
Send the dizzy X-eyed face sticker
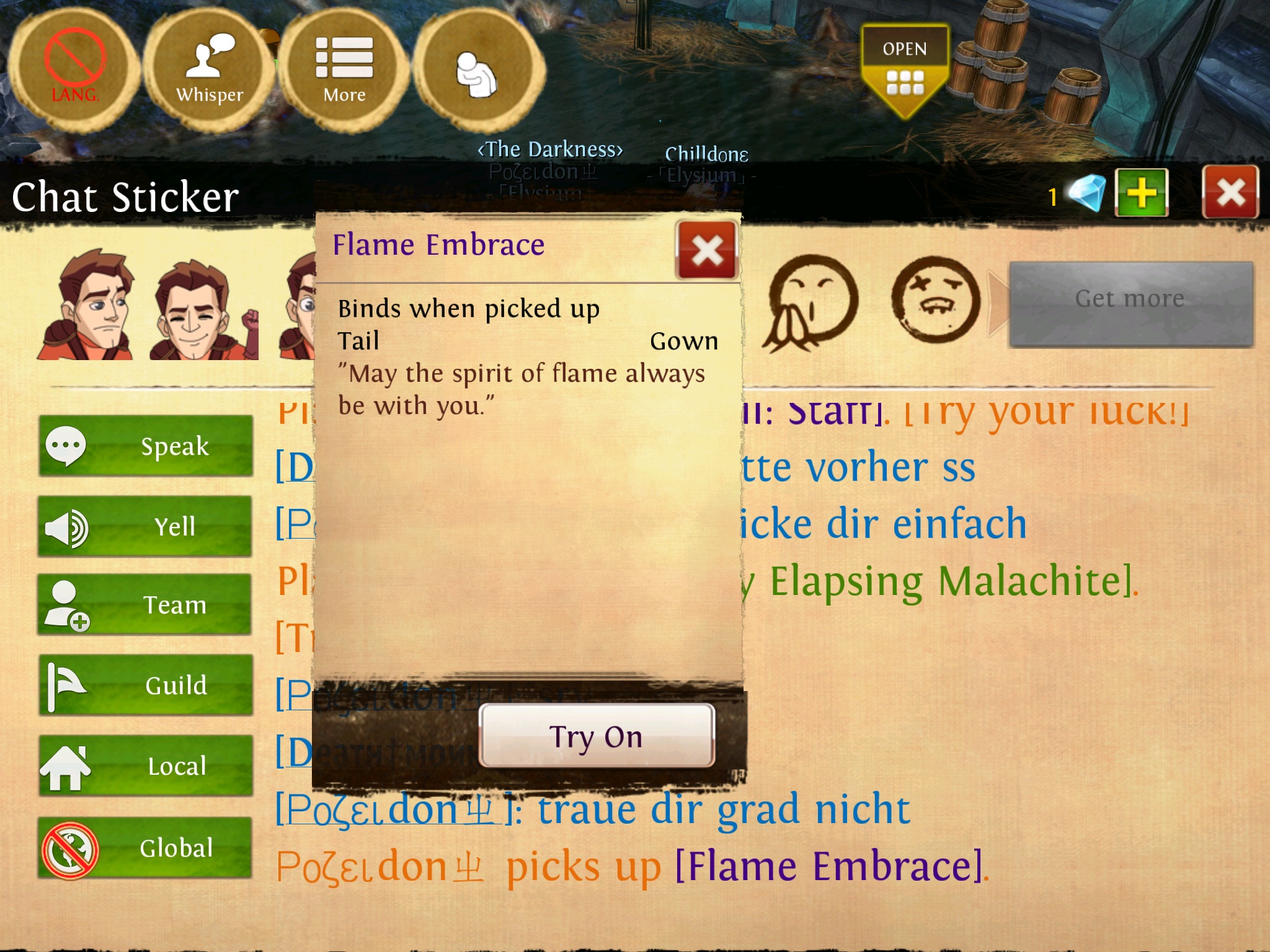[935, 300]
